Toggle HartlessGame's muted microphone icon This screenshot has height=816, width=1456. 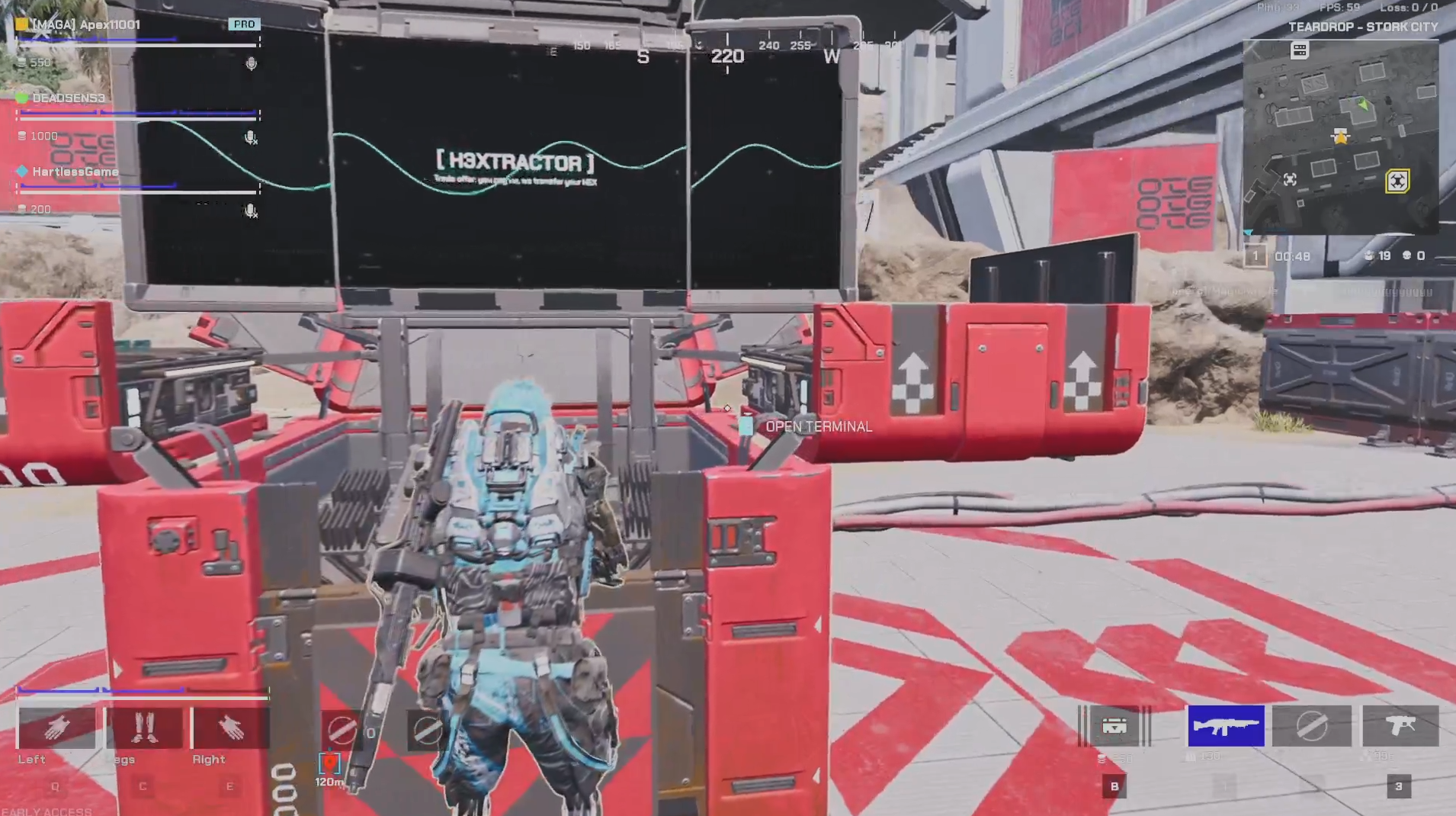pyautogui.click(x=250, y=210)
